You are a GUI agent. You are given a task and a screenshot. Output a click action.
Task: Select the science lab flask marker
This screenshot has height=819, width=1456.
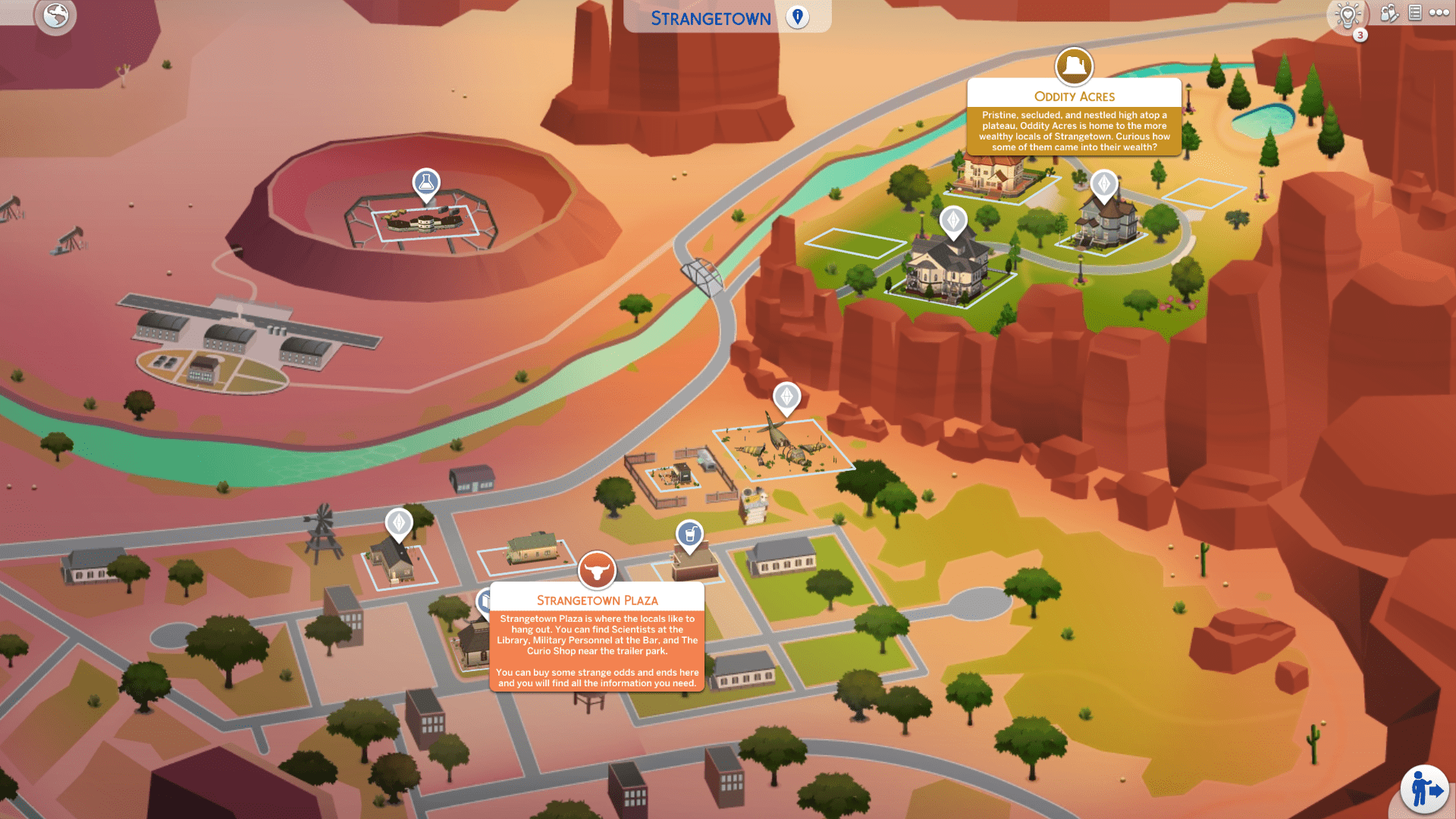coord(426,184)
